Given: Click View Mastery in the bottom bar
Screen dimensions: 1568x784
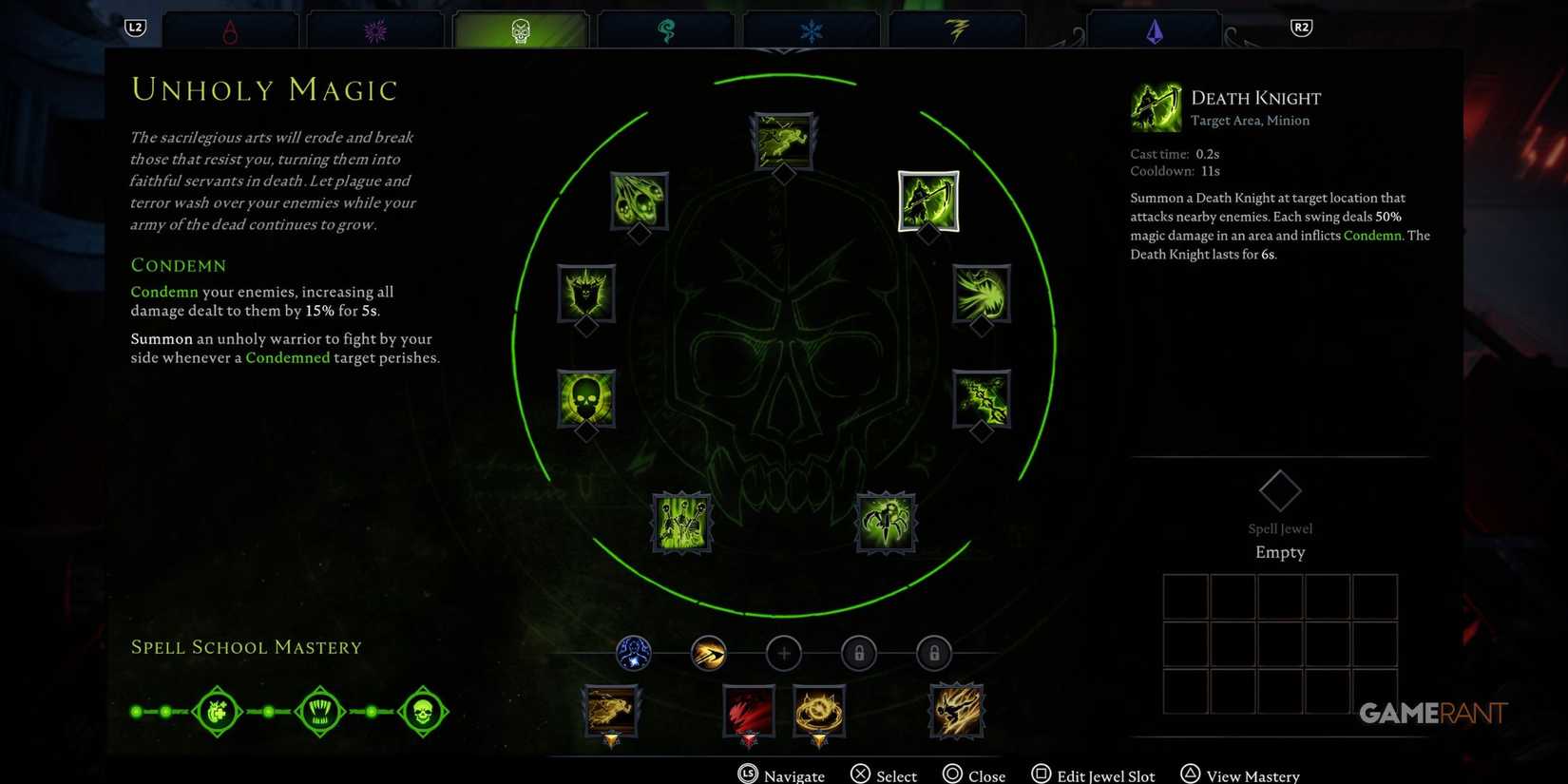Looking at the screenshot, I should pyautogui.click(x=1240, y=774).
